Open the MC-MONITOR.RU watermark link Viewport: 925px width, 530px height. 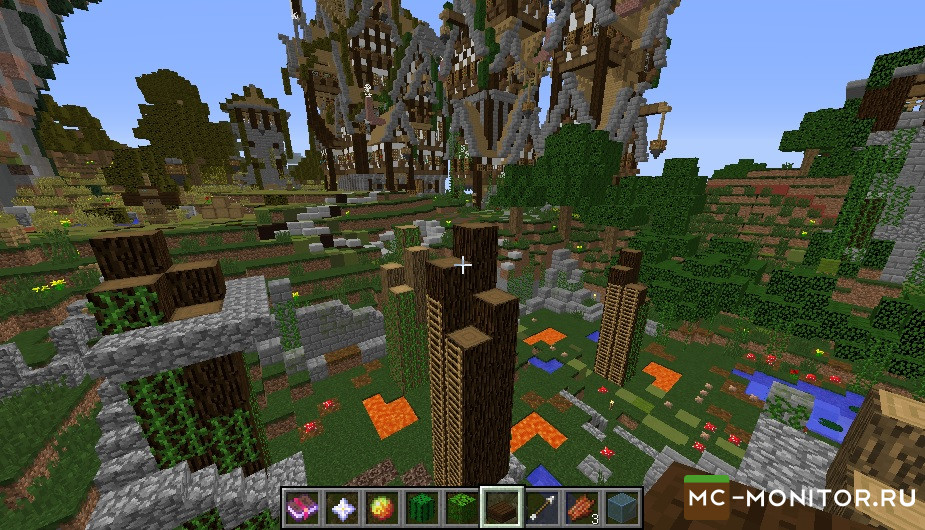[x=797, y=497]
